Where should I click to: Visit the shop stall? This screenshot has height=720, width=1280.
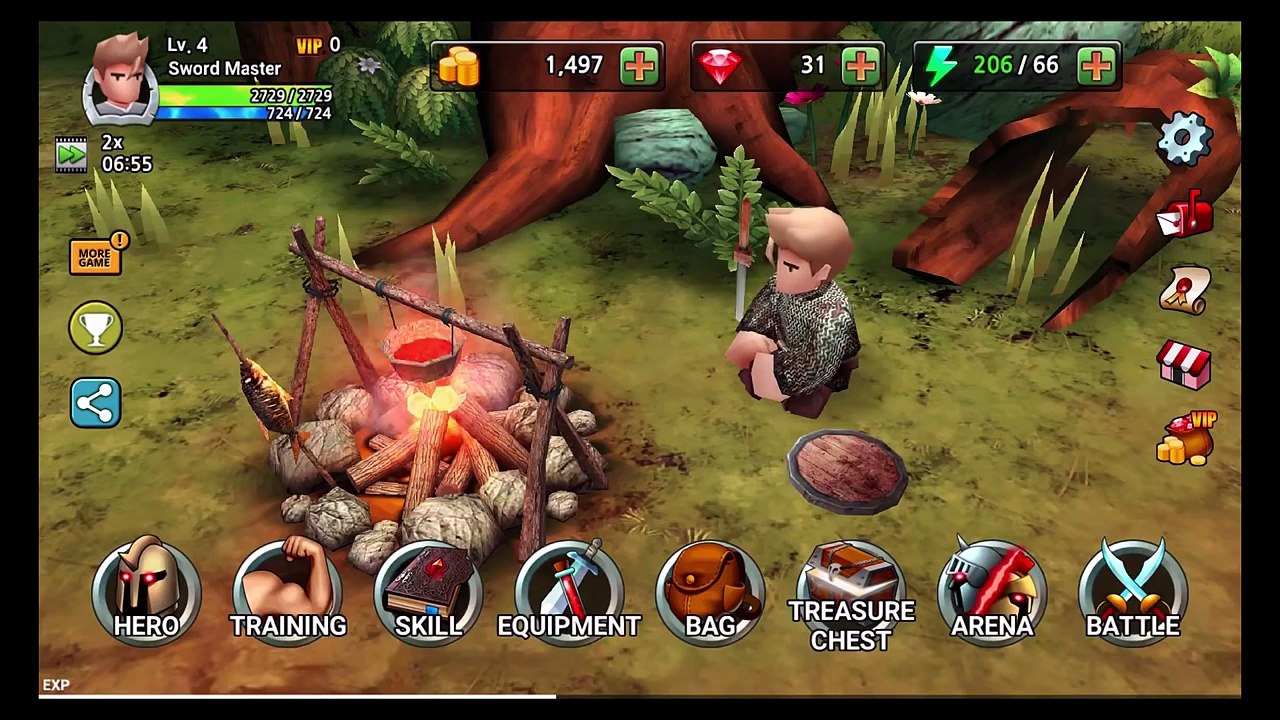point(1185,364)
